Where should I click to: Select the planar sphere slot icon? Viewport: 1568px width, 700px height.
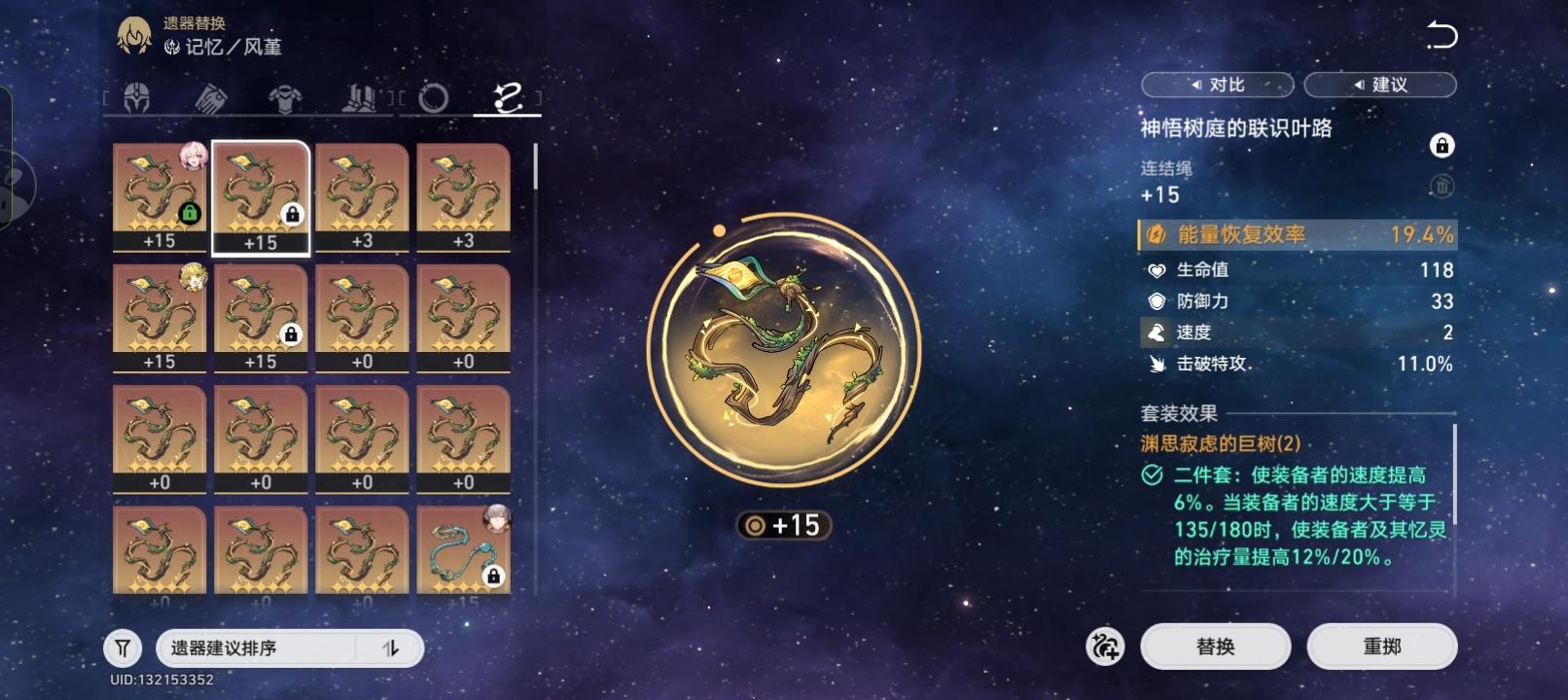[x=434, y=97]
